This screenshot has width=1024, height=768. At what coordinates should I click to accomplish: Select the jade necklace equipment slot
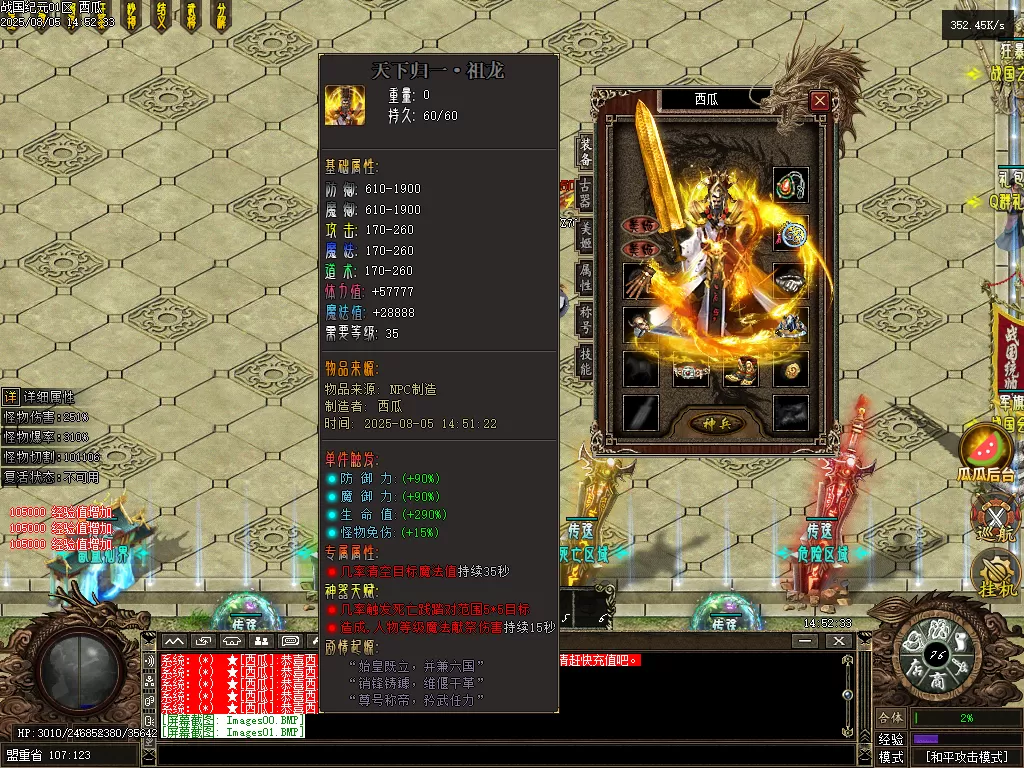(791, 185)
